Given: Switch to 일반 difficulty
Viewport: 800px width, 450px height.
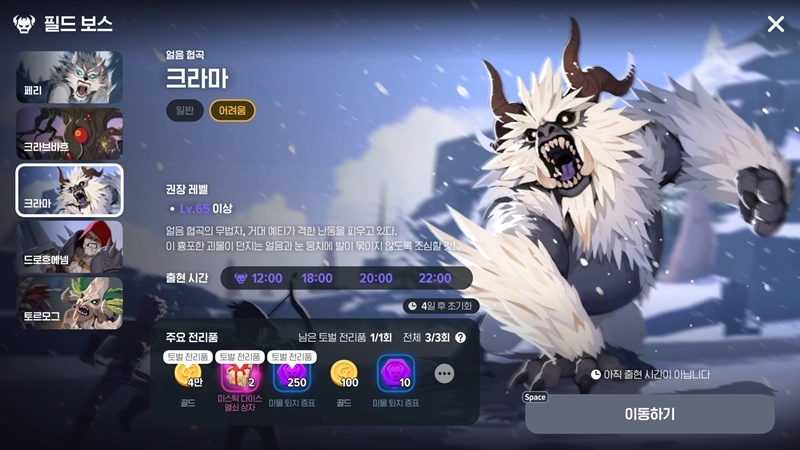Looking at the screenshot, I should [x=184, y=111].
